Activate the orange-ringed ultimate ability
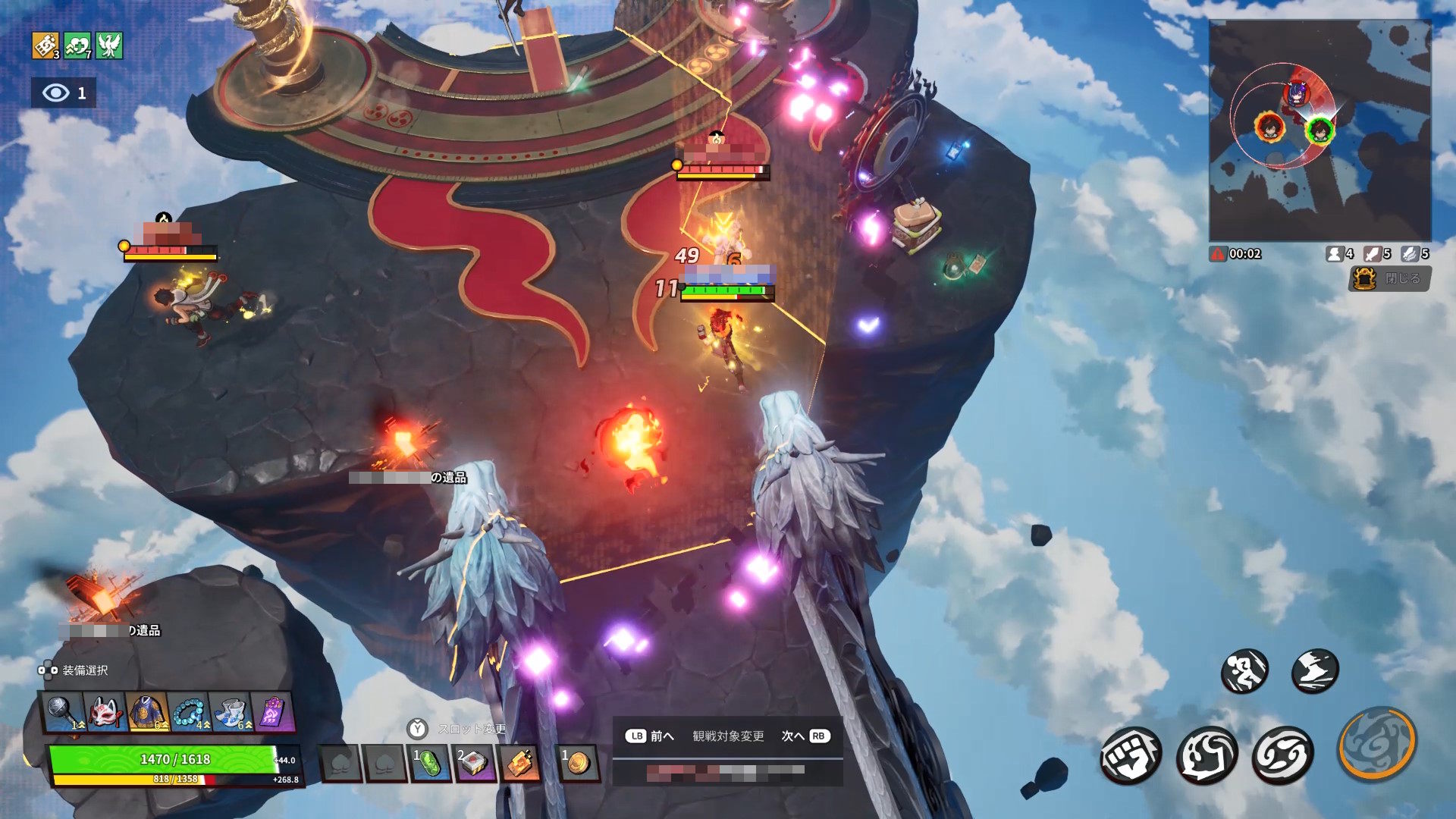Screen dimensions: 1456x819 [x=1377, y=743]
